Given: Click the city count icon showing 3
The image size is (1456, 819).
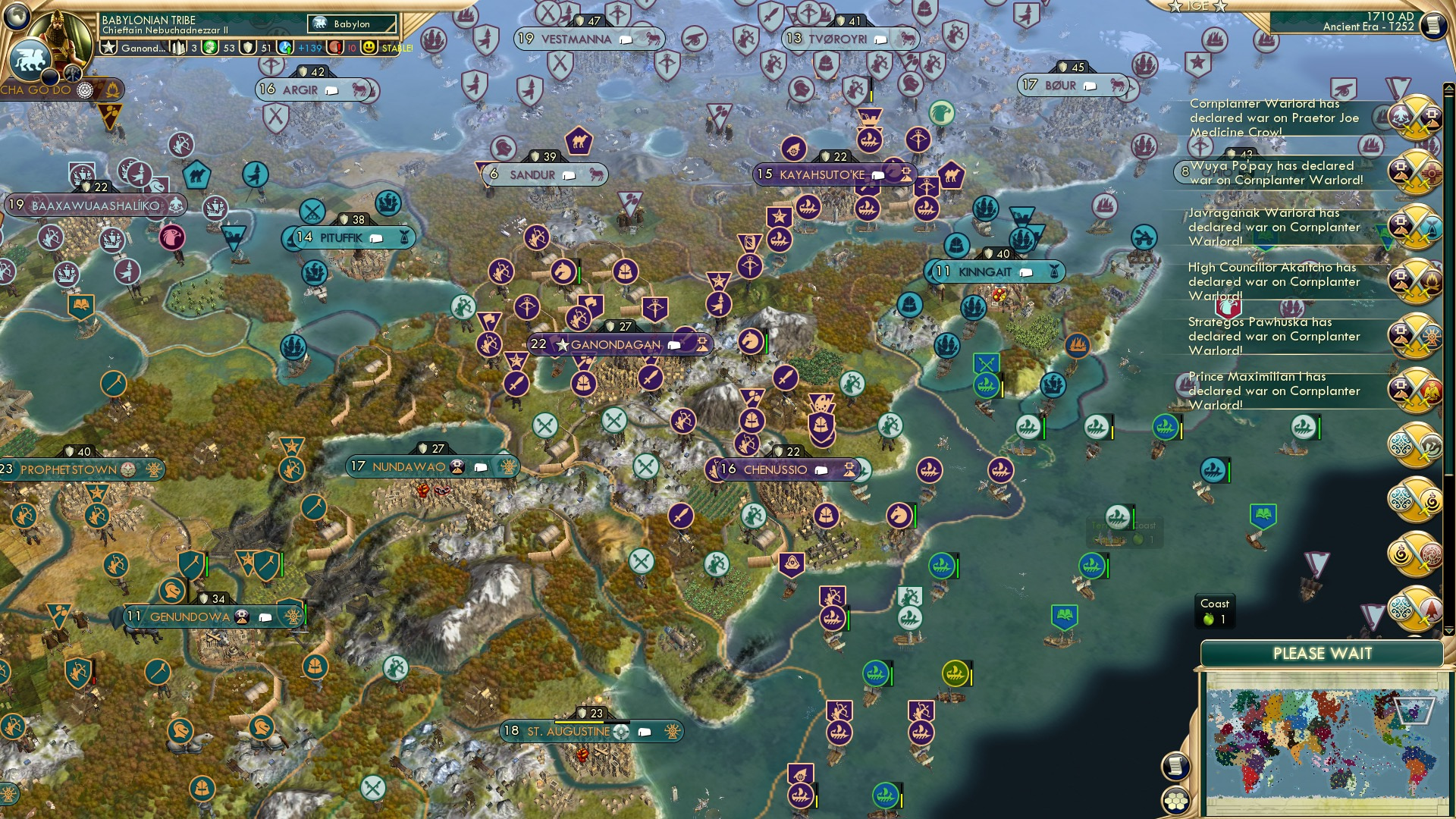Looking at the screenshot, I should click(177, 47).
